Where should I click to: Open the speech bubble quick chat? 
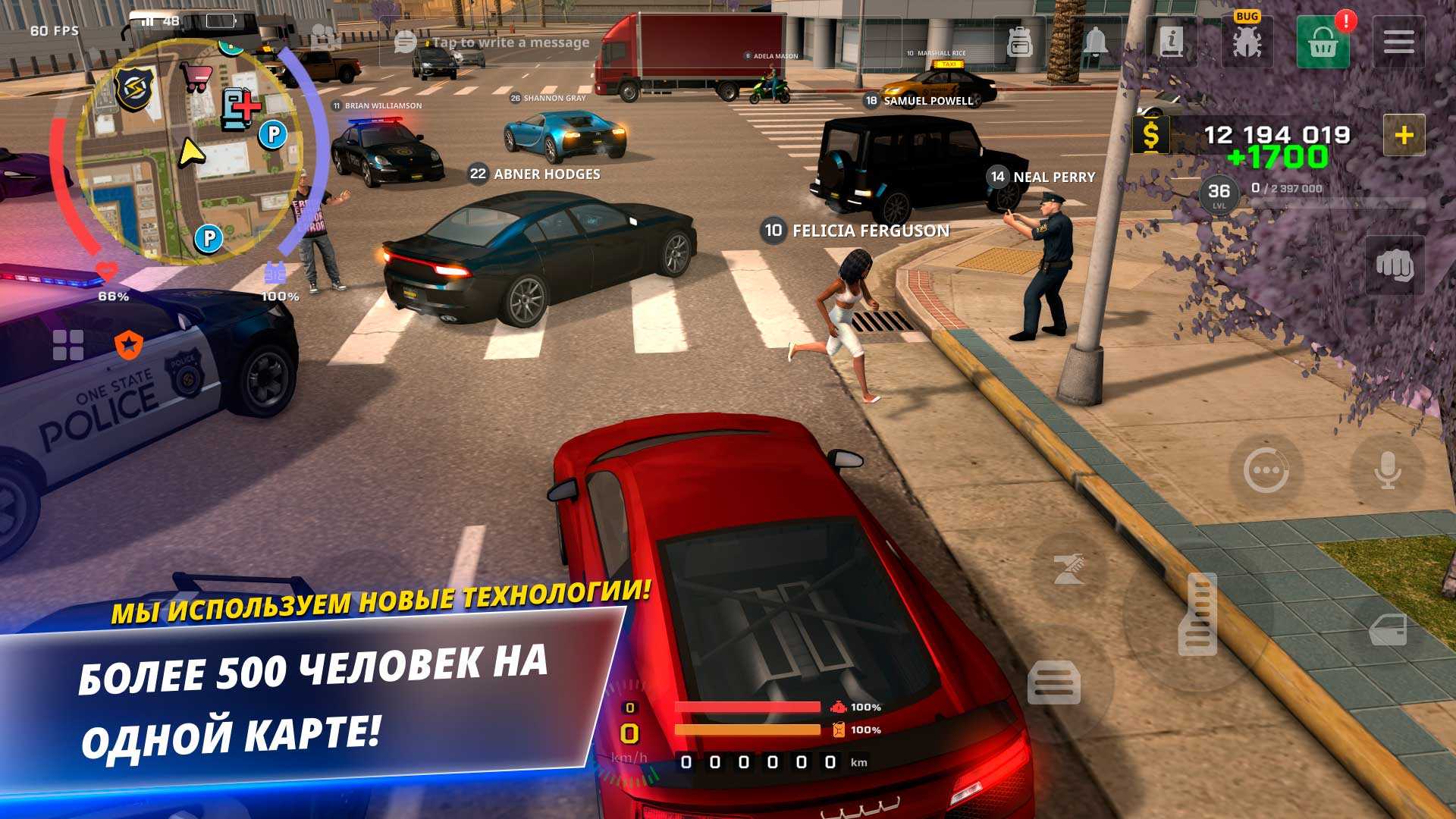coord(1266,471)
